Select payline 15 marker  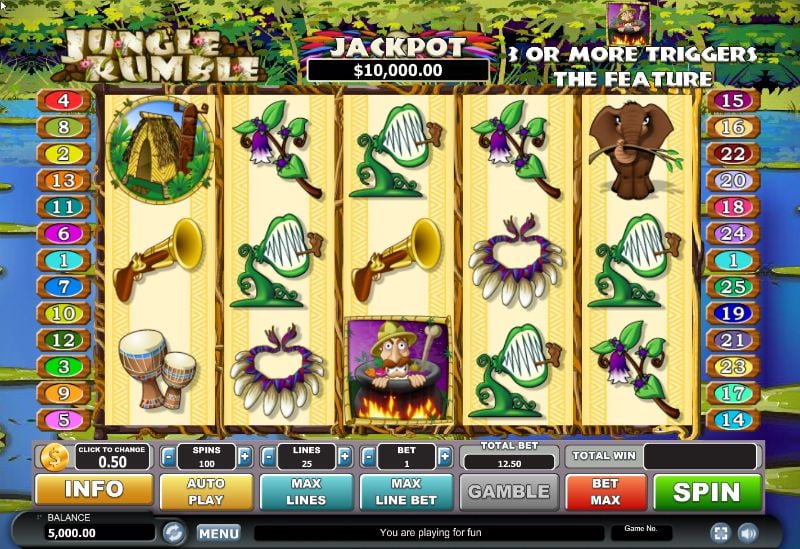point(733,100)
